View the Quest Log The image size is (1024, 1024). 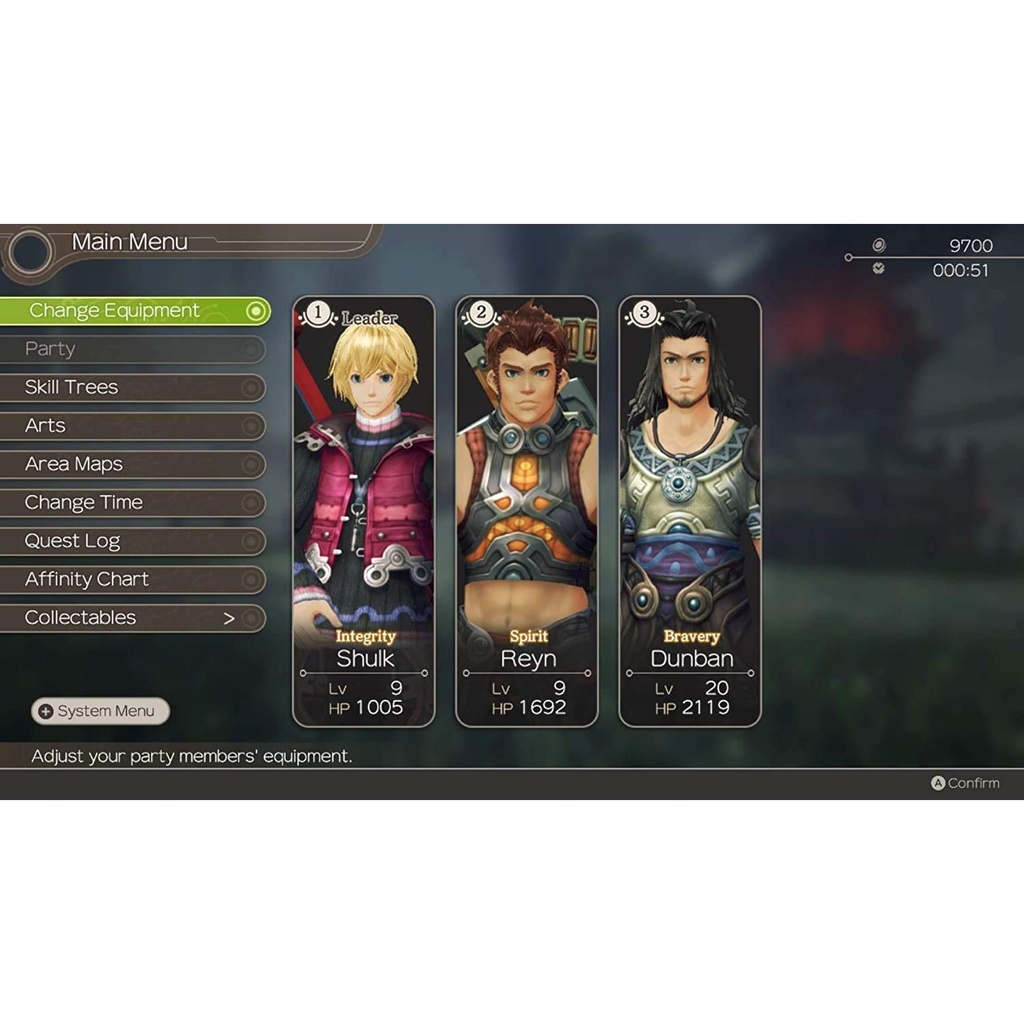(x=130, y=541)
